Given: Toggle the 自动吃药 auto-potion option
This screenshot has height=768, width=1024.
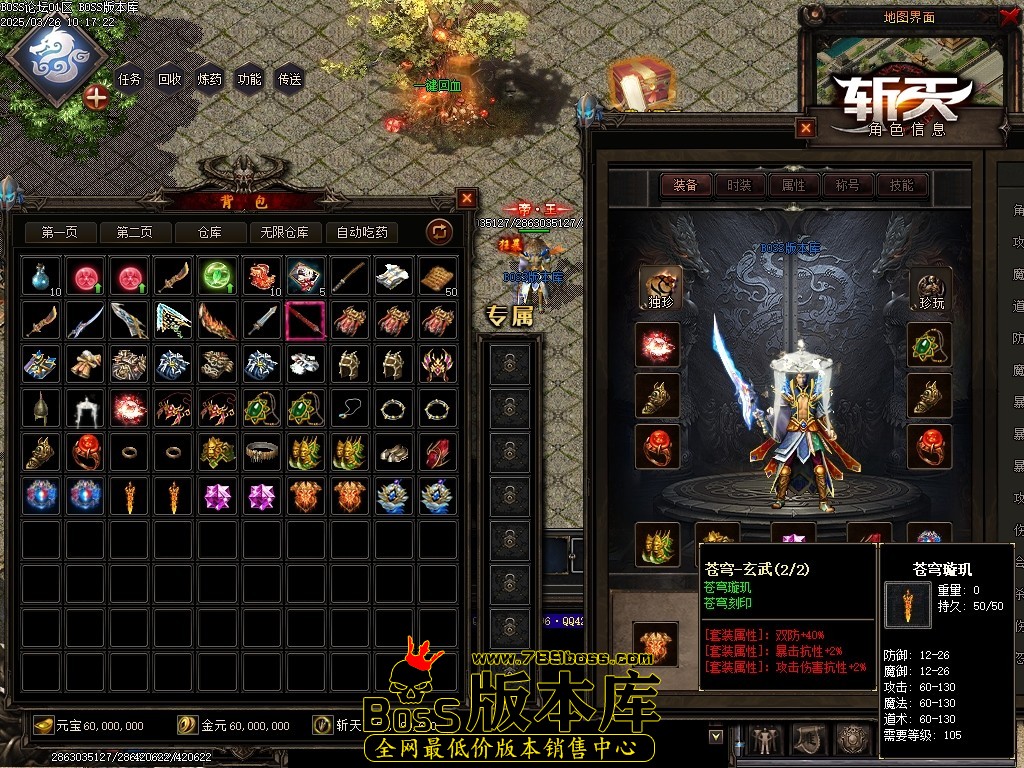Looking at the screenshot, I should click(362, 232).
